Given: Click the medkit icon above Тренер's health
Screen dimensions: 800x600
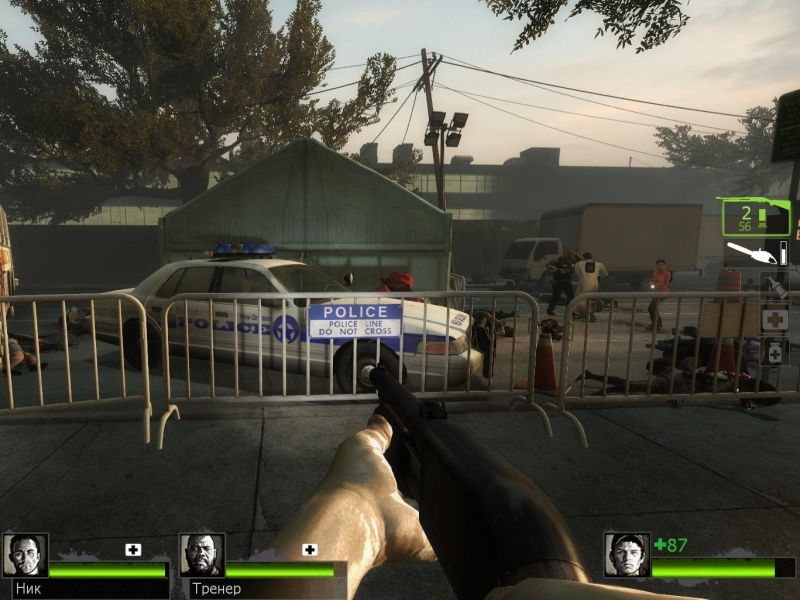Looking at the screenshot, I should [310, 549].
